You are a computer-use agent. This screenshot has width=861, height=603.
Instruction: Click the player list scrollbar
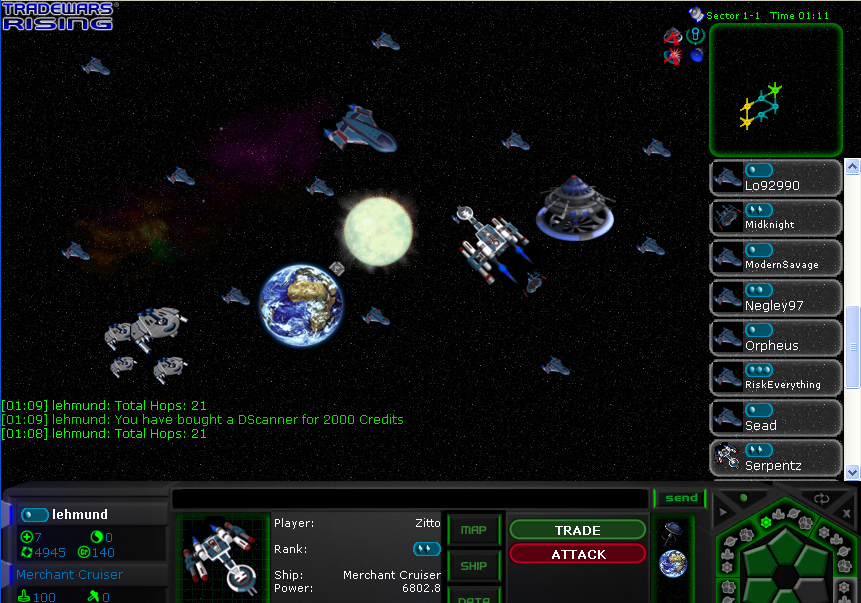(852, 345)
